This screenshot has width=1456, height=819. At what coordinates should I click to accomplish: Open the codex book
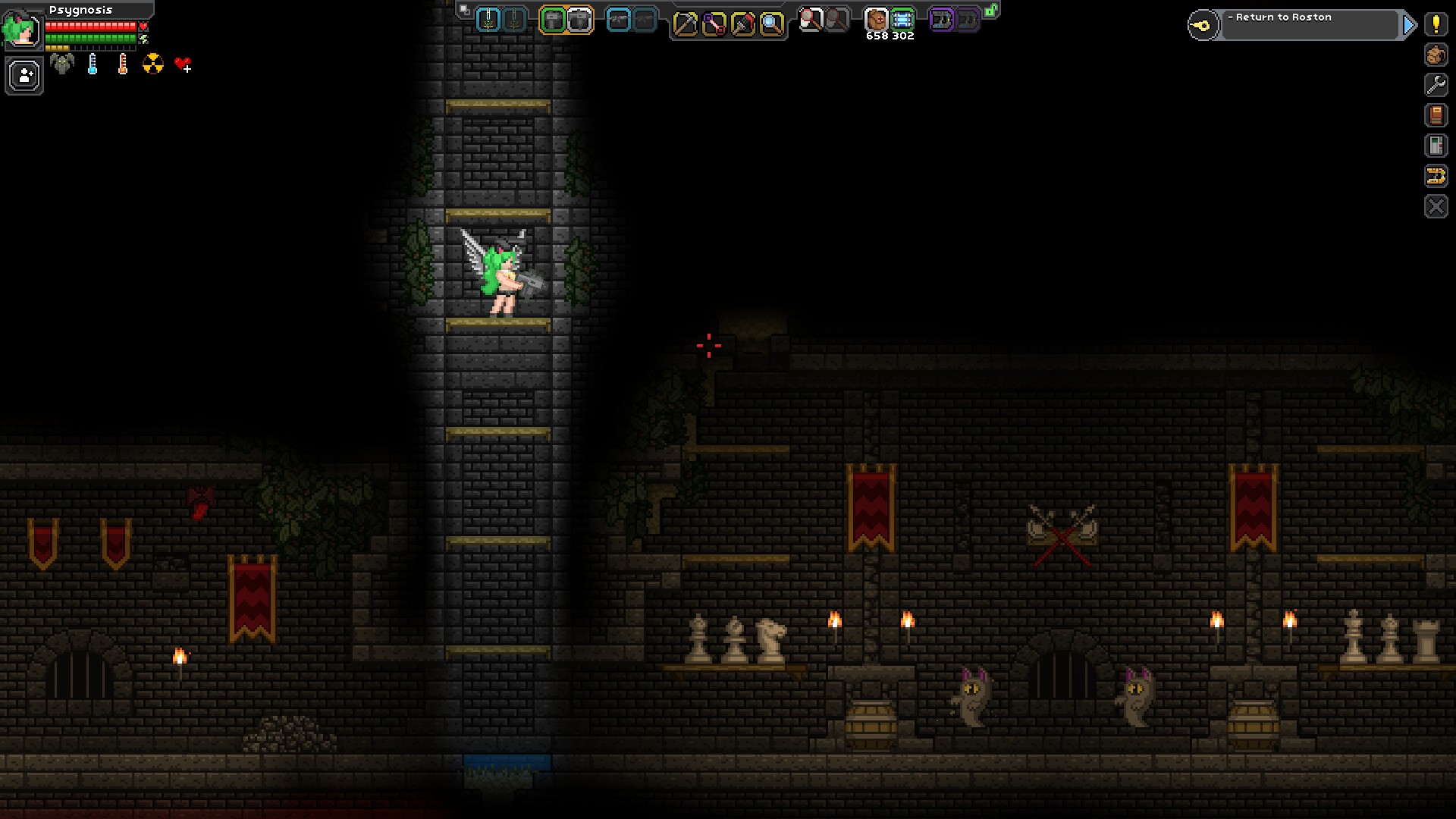click(1436, 115)
